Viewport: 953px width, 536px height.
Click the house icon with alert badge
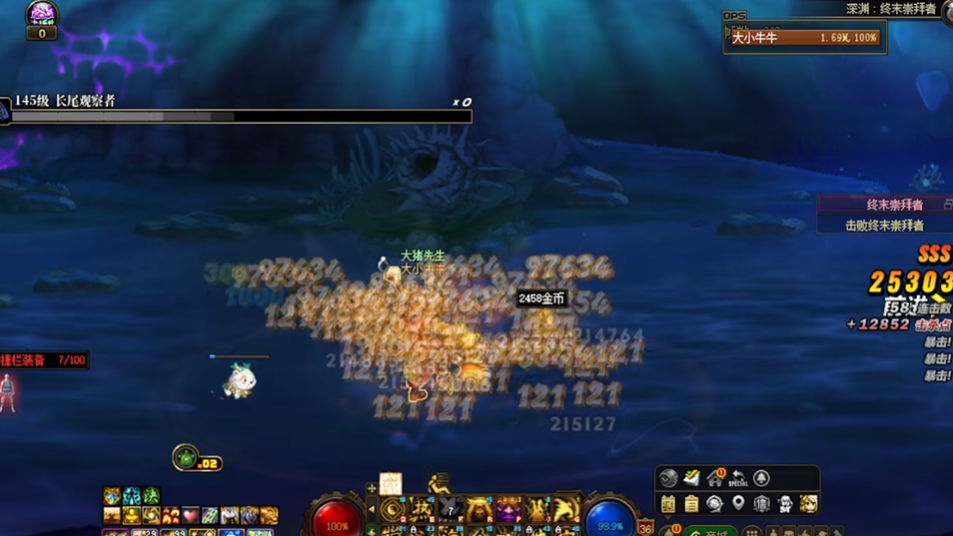tap(715, 478)
